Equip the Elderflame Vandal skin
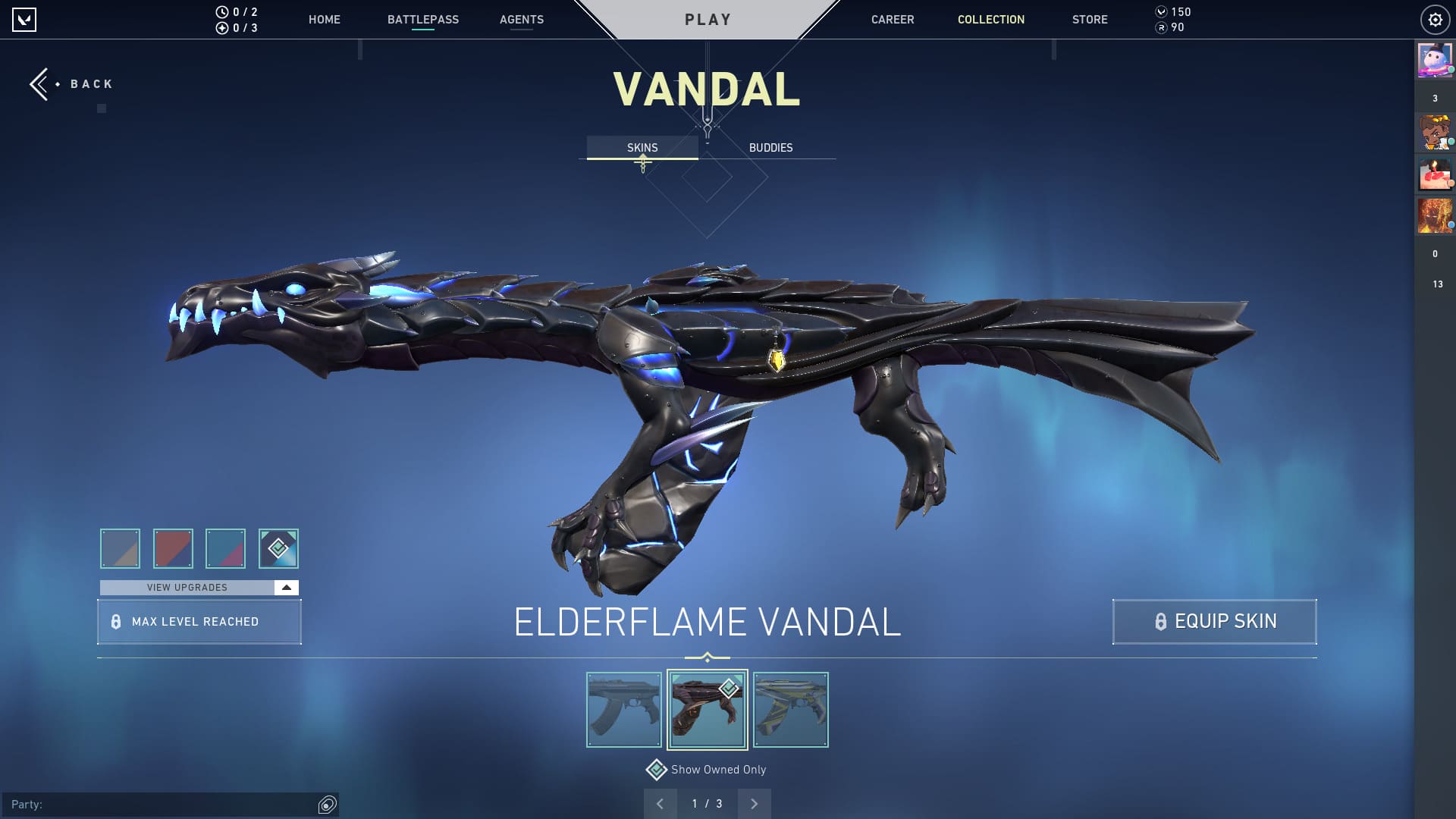Screen dimensions: 1456x819 click(1214, 622)
